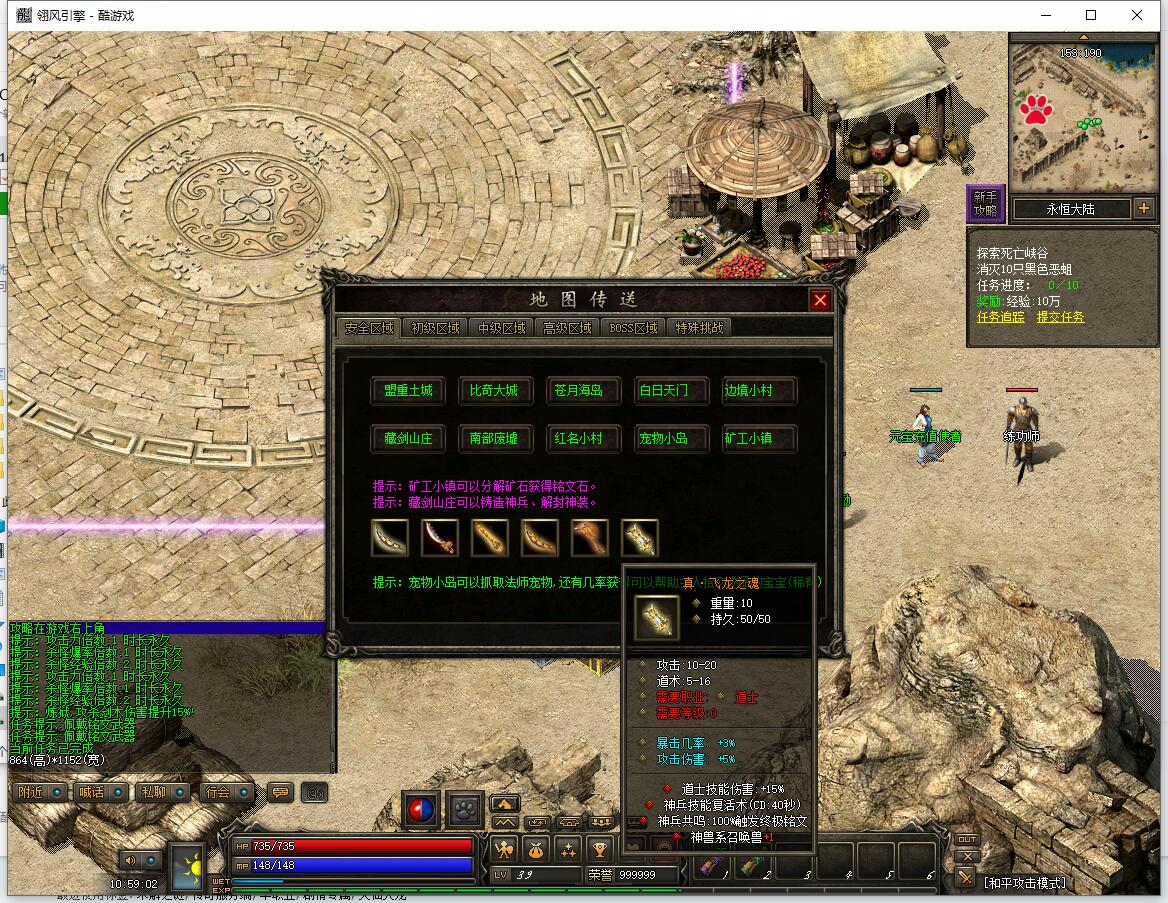Toggle the 行会 guild chat channel
1168x903 pixels.
226,792
